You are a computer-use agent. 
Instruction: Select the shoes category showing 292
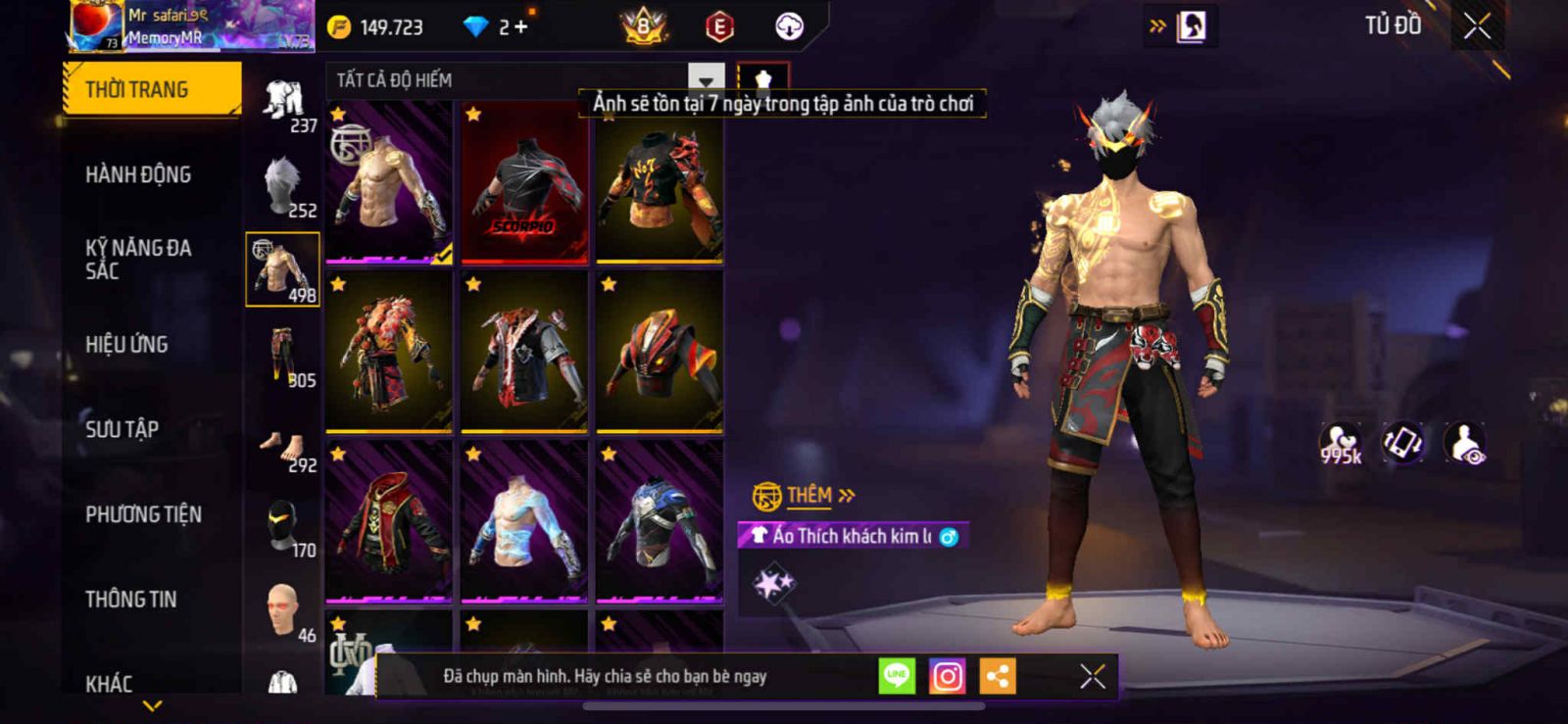click(283, 449)
